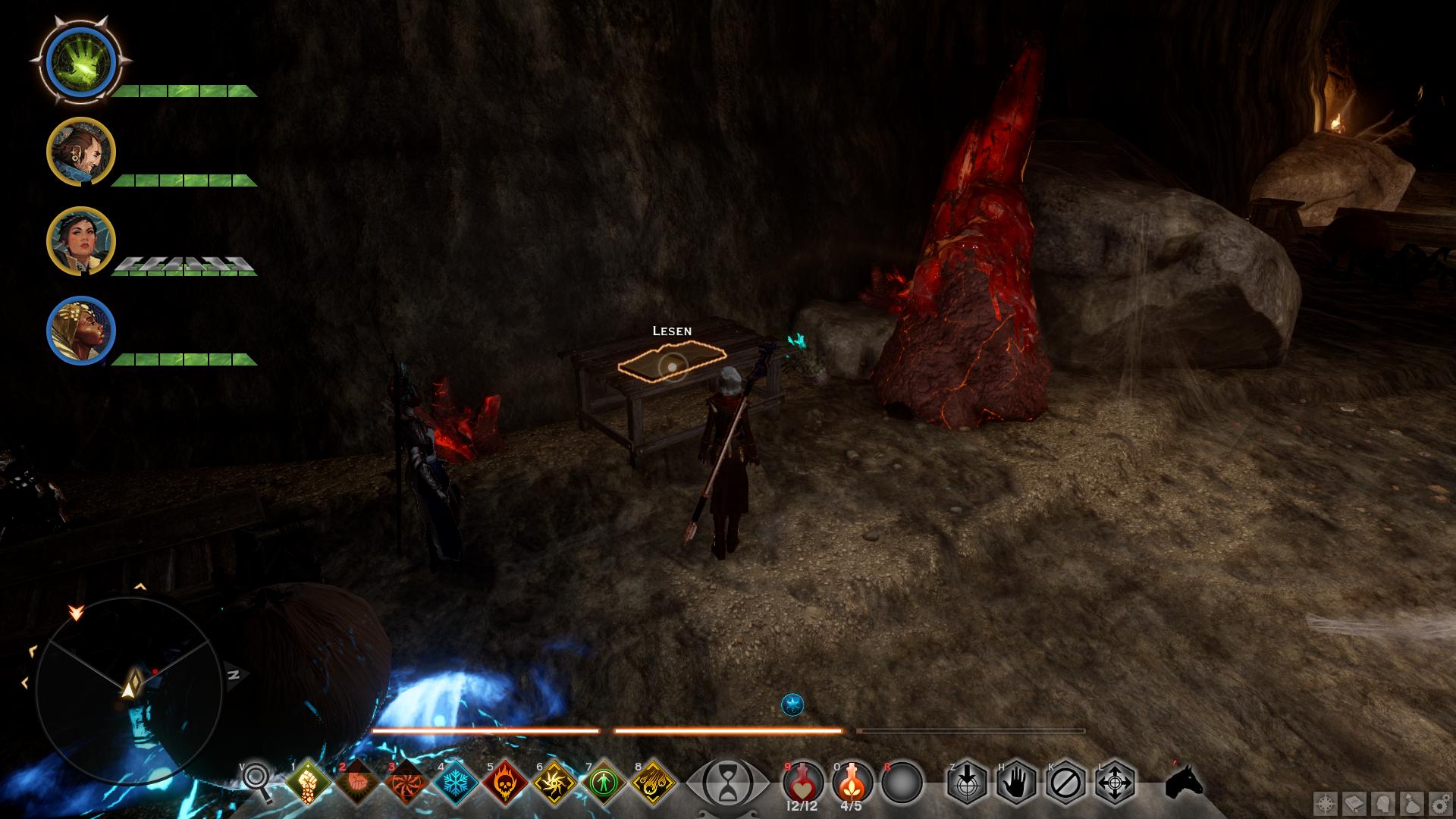Image resolution: width=1456 pixels, height=819 pixels.
Task: Drink the red health potion
Action: pyautogui.click(x=802, y=780)
